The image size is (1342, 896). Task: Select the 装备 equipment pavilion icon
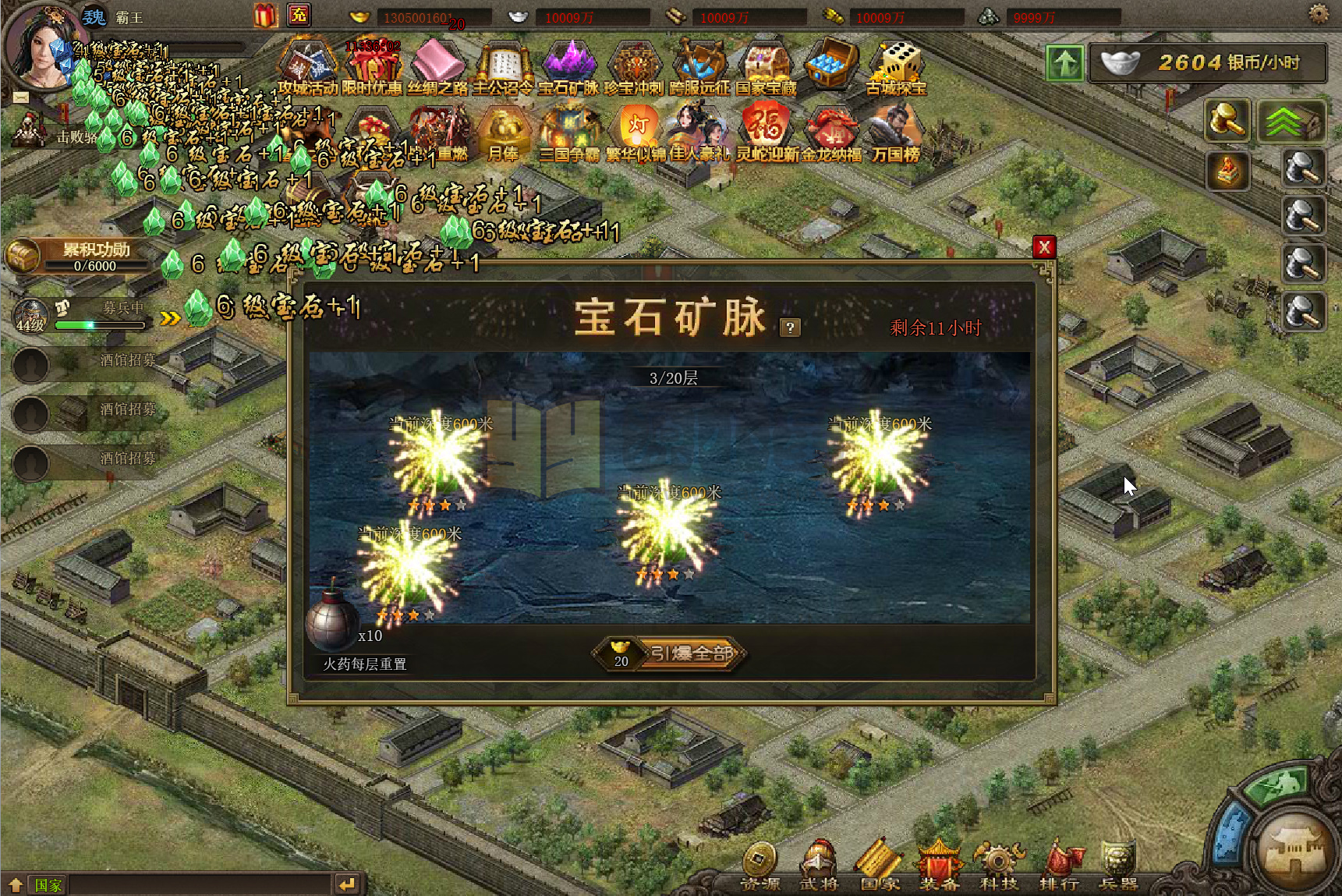pos(940,862)
